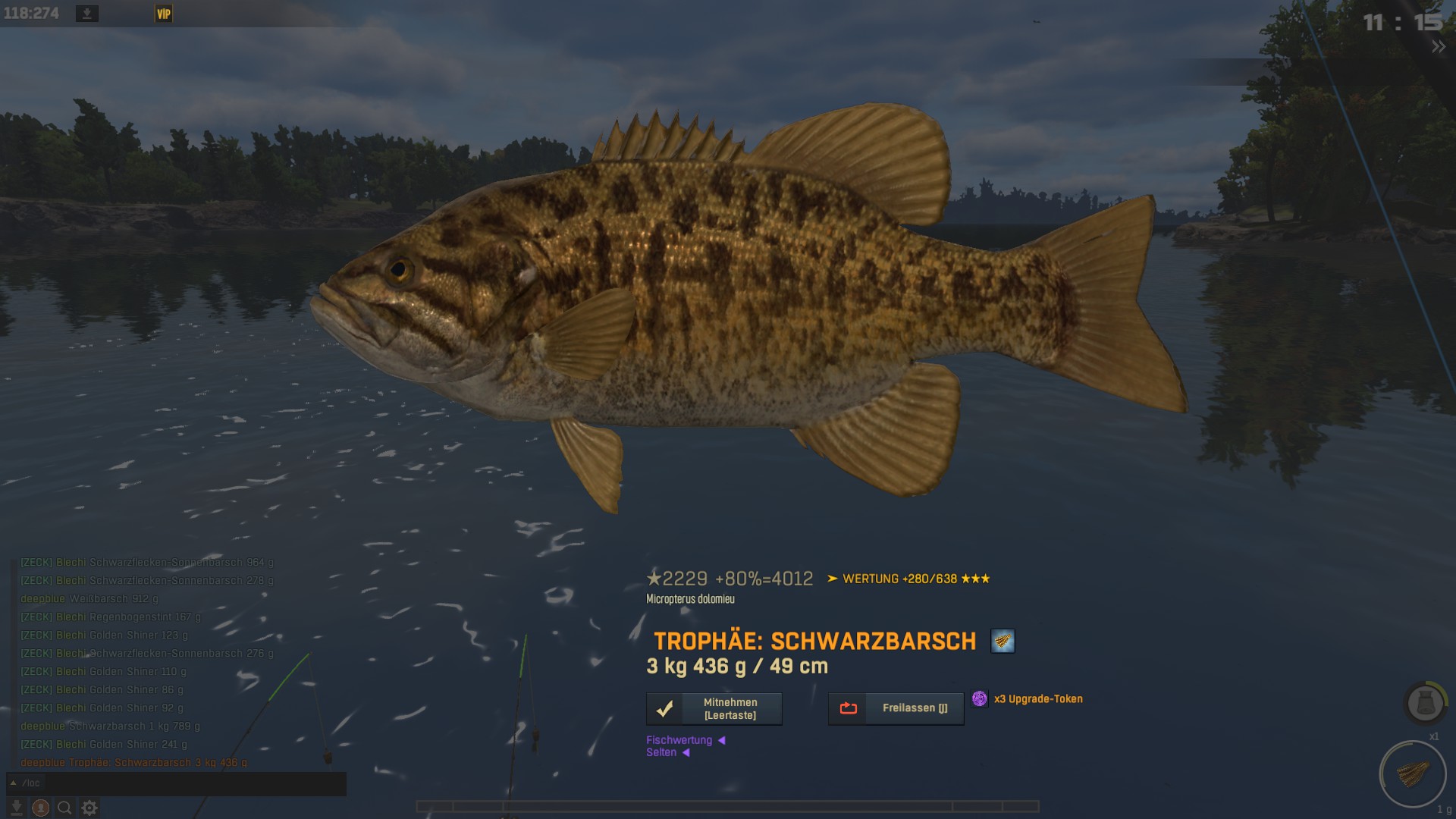Image resolution: width=1456 pixels, height=819 pixels.
Task: Open the chat search magnifier
Action: (x=65, y=808)
